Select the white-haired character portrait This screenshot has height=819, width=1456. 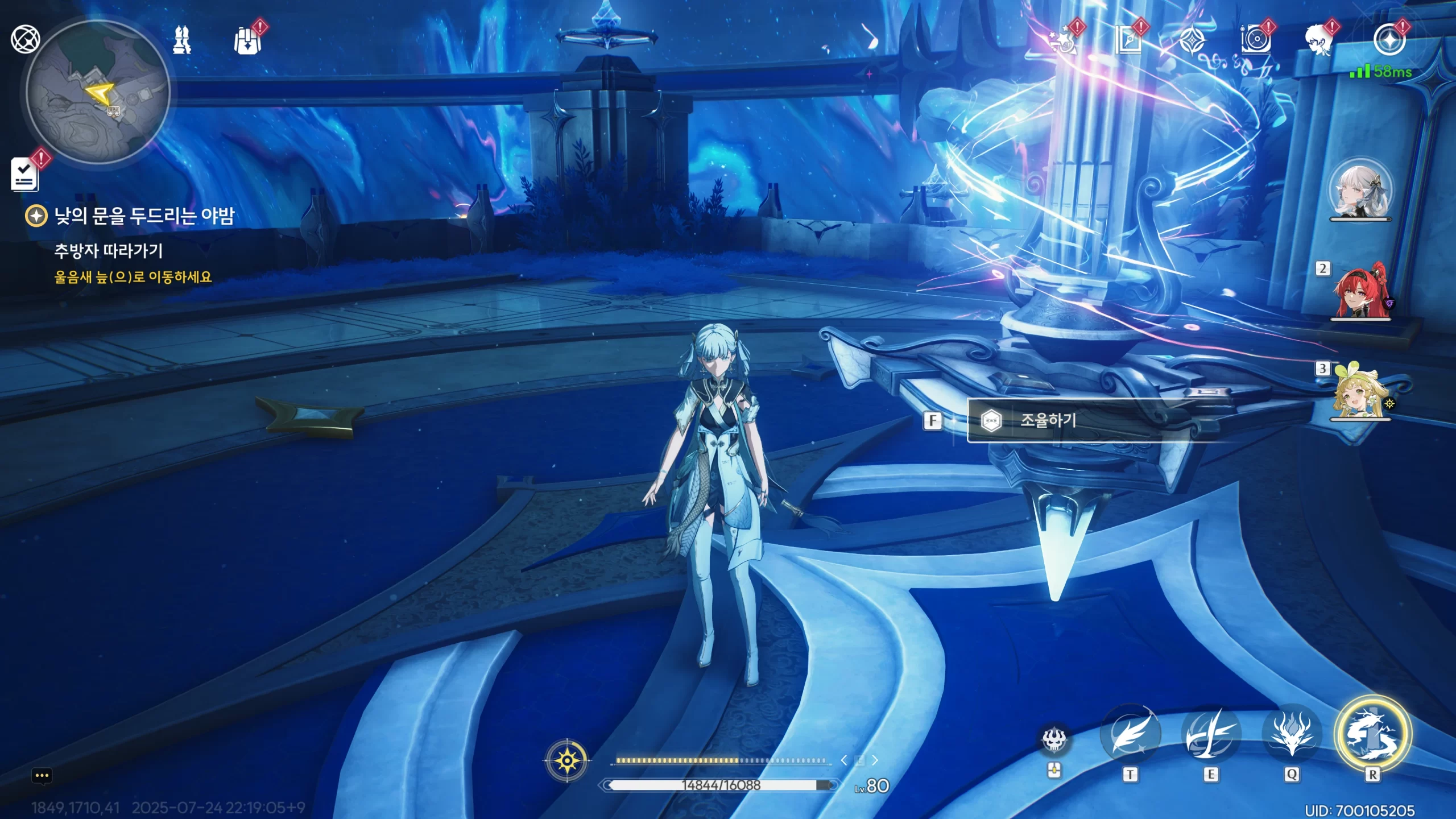[x=1360, y=190]
